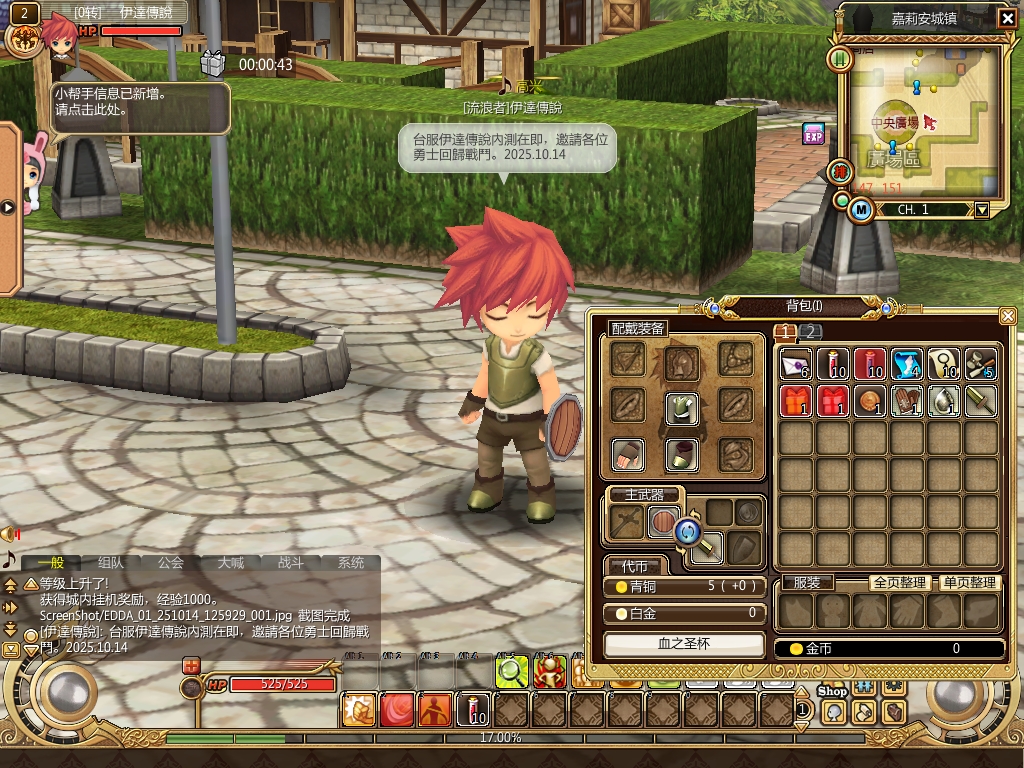The height and width of the screenshot is (768, 1024).
Task: Select the equipped round shield slot
Action: (663, 520)
